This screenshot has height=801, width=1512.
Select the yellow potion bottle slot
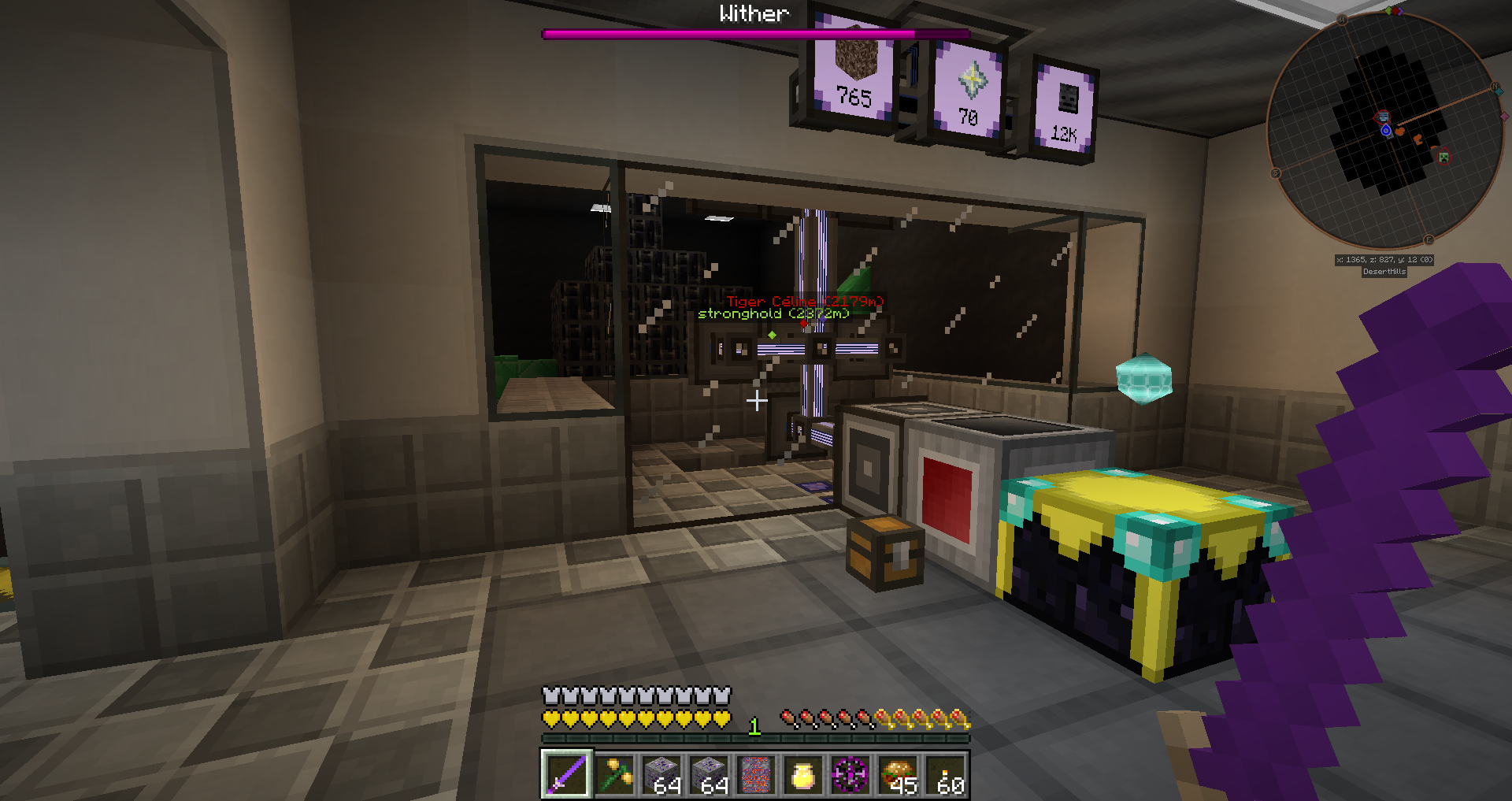802,774
